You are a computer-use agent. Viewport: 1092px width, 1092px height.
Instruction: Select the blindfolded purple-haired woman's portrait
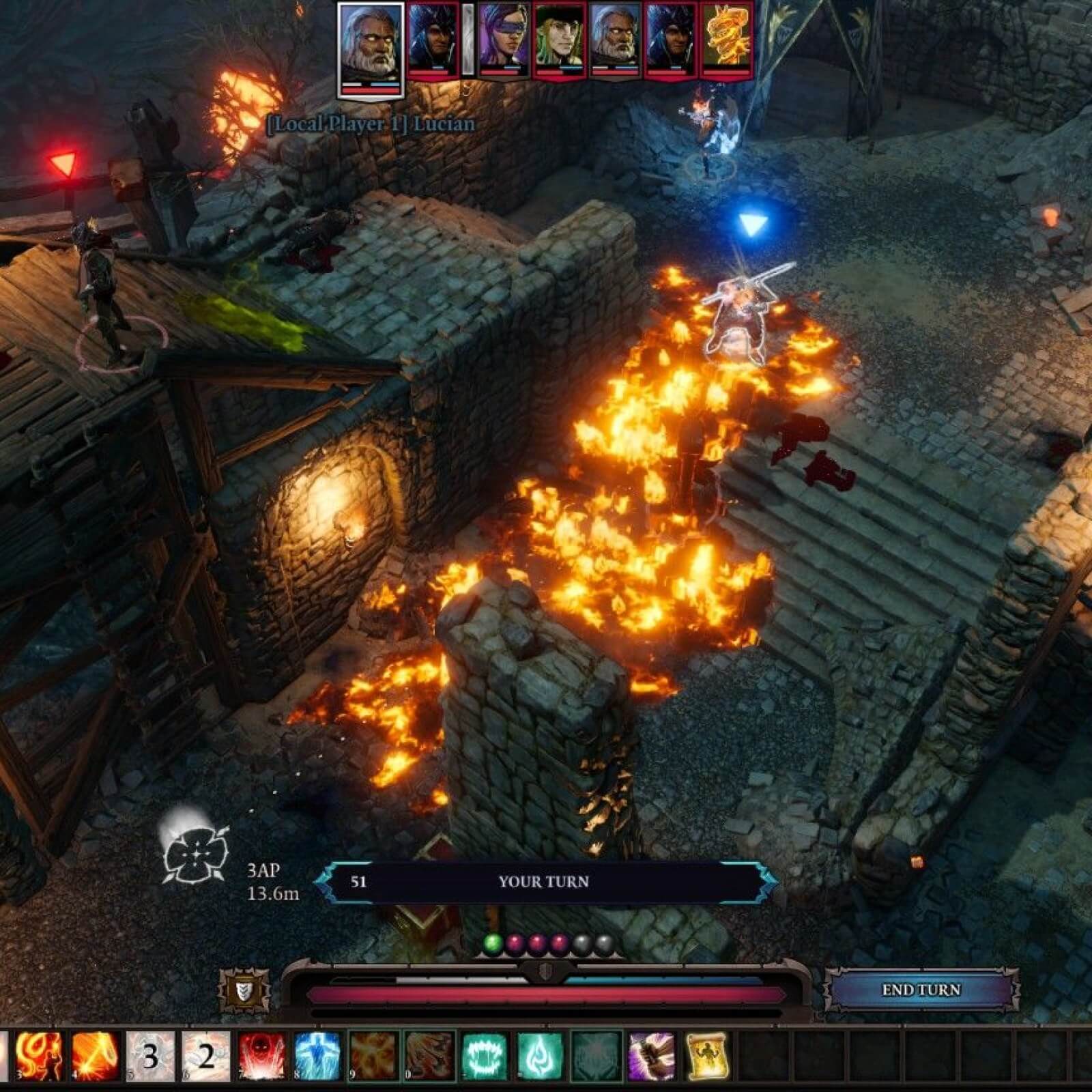click(502, 40)
